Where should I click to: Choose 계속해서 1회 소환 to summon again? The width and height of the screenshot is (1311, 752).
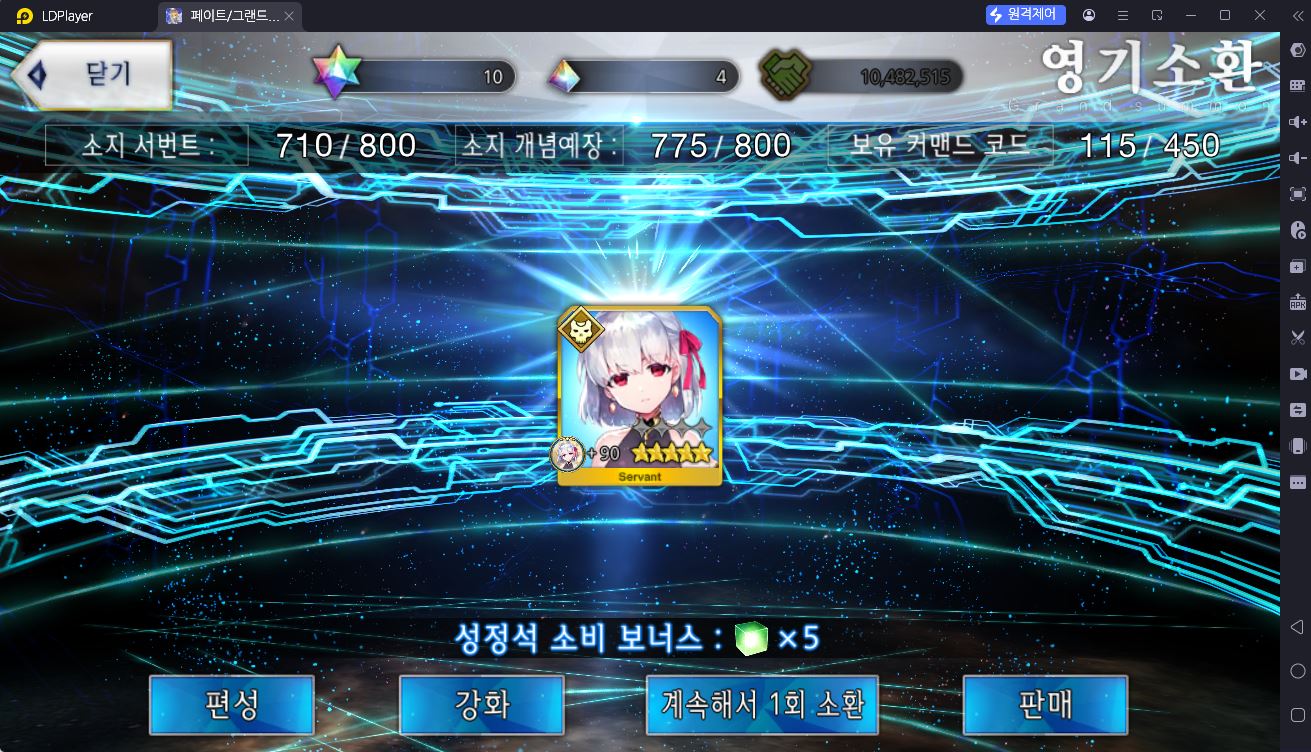[x=762, y=705]
